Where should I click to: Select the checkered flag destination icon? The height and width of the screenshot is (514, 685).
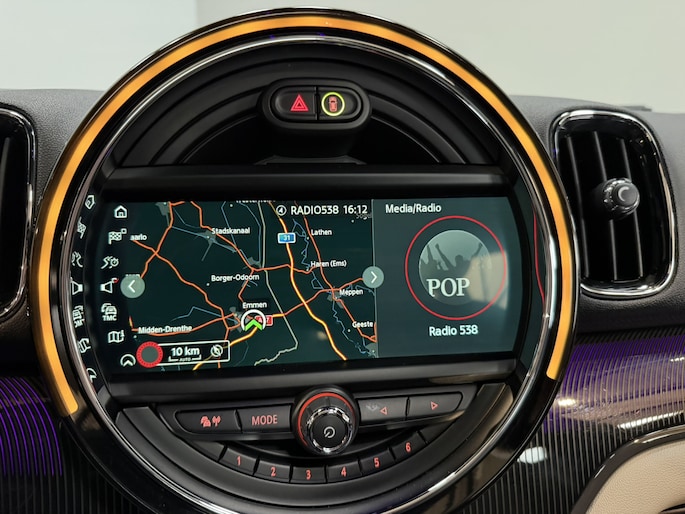click(117, 237)
